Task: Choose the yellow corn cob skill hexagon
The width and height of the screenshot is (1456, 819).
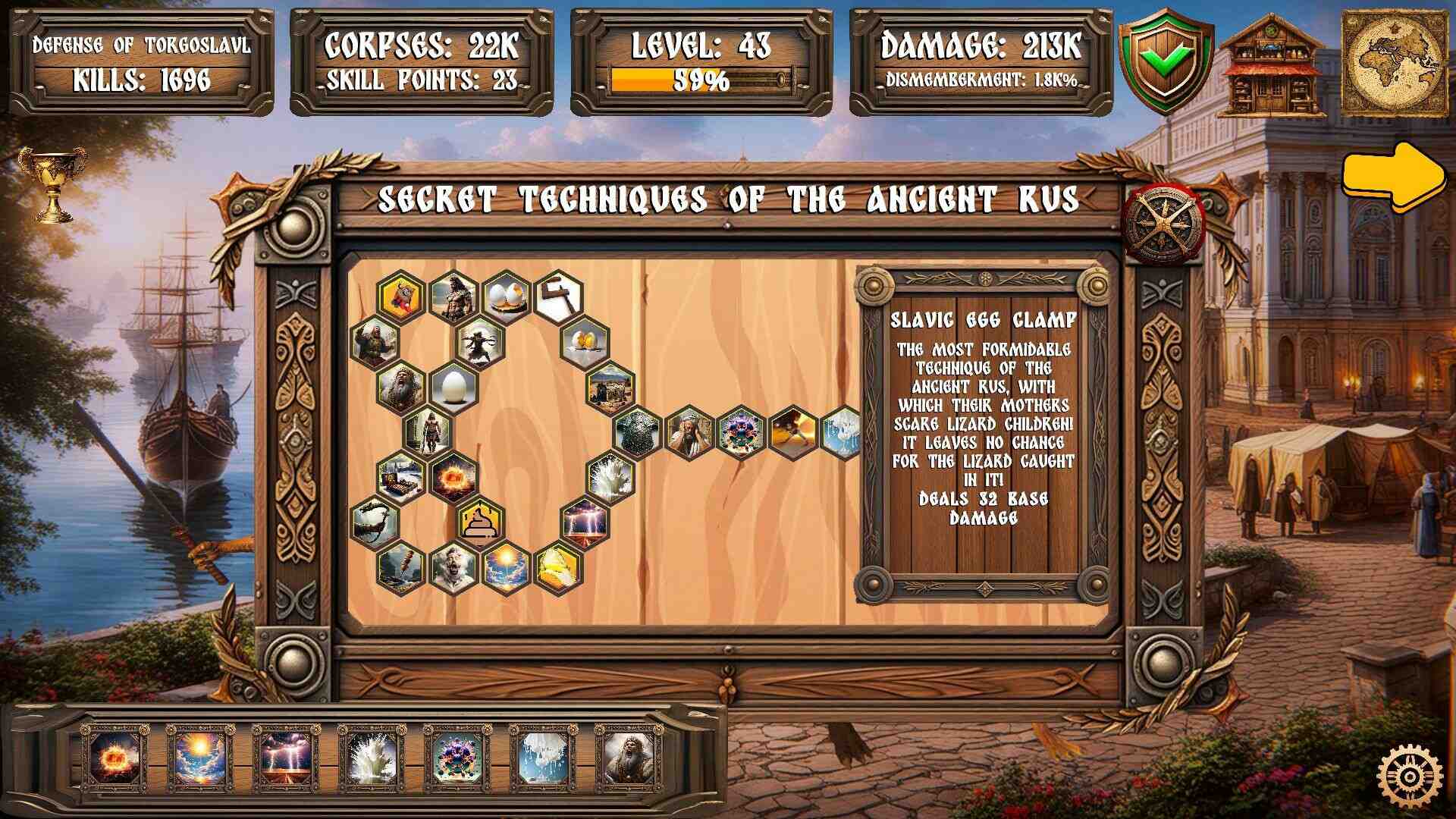Action: tap(558, 567)
